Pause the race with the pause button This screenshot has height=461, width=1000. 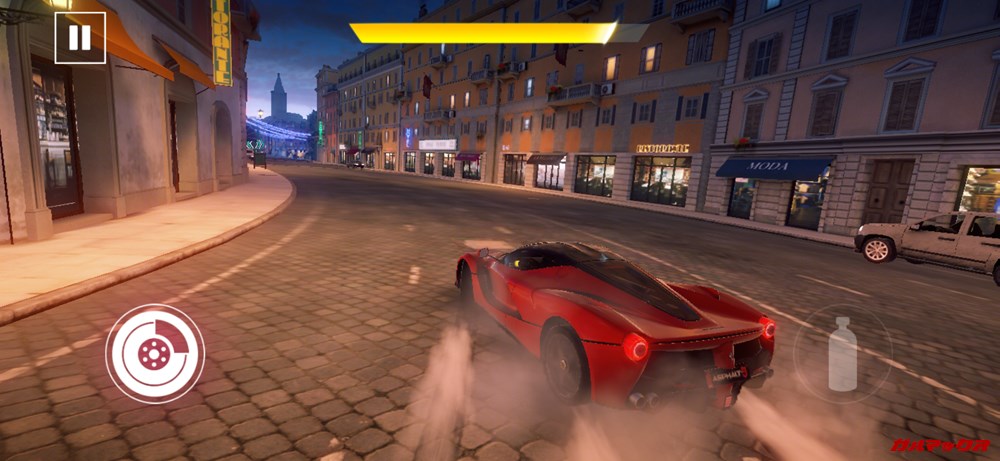click(x=80, y=38)
